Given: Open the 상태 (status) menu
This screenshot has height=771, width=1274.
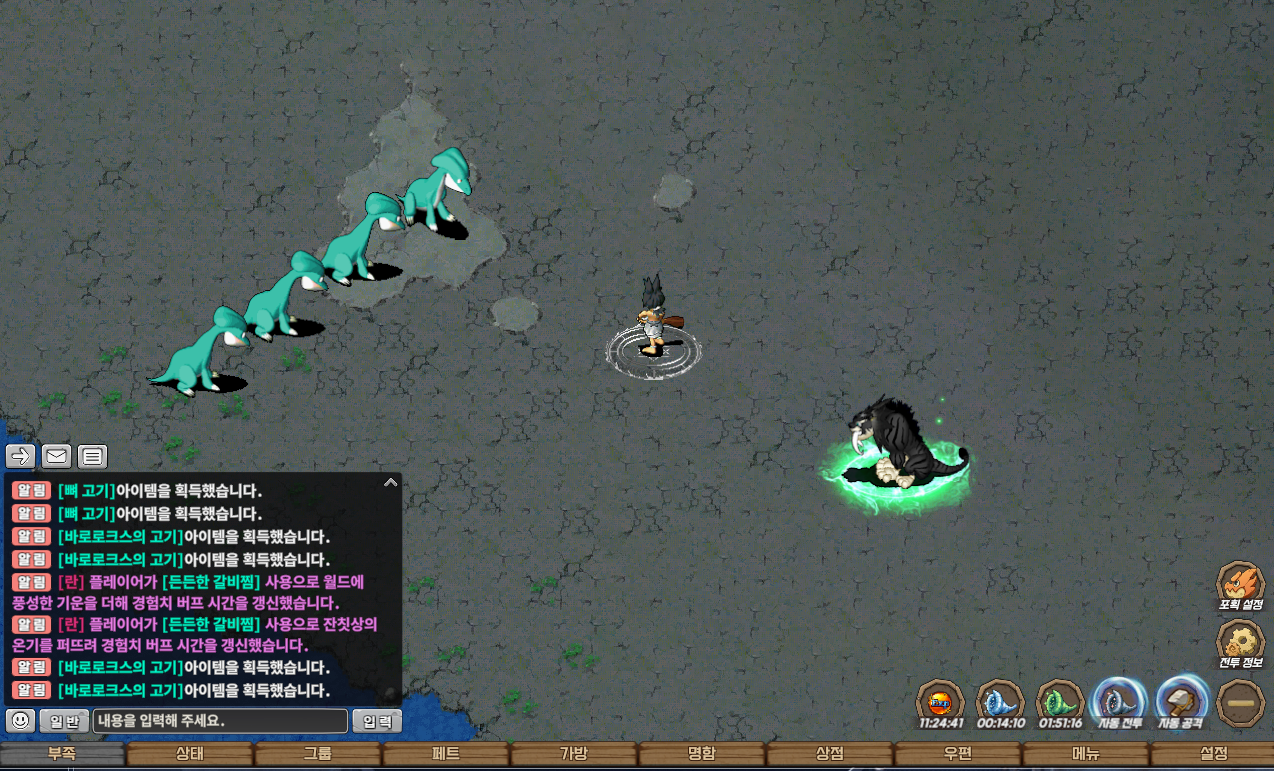Looking at the screenshot, I should 190,754.
